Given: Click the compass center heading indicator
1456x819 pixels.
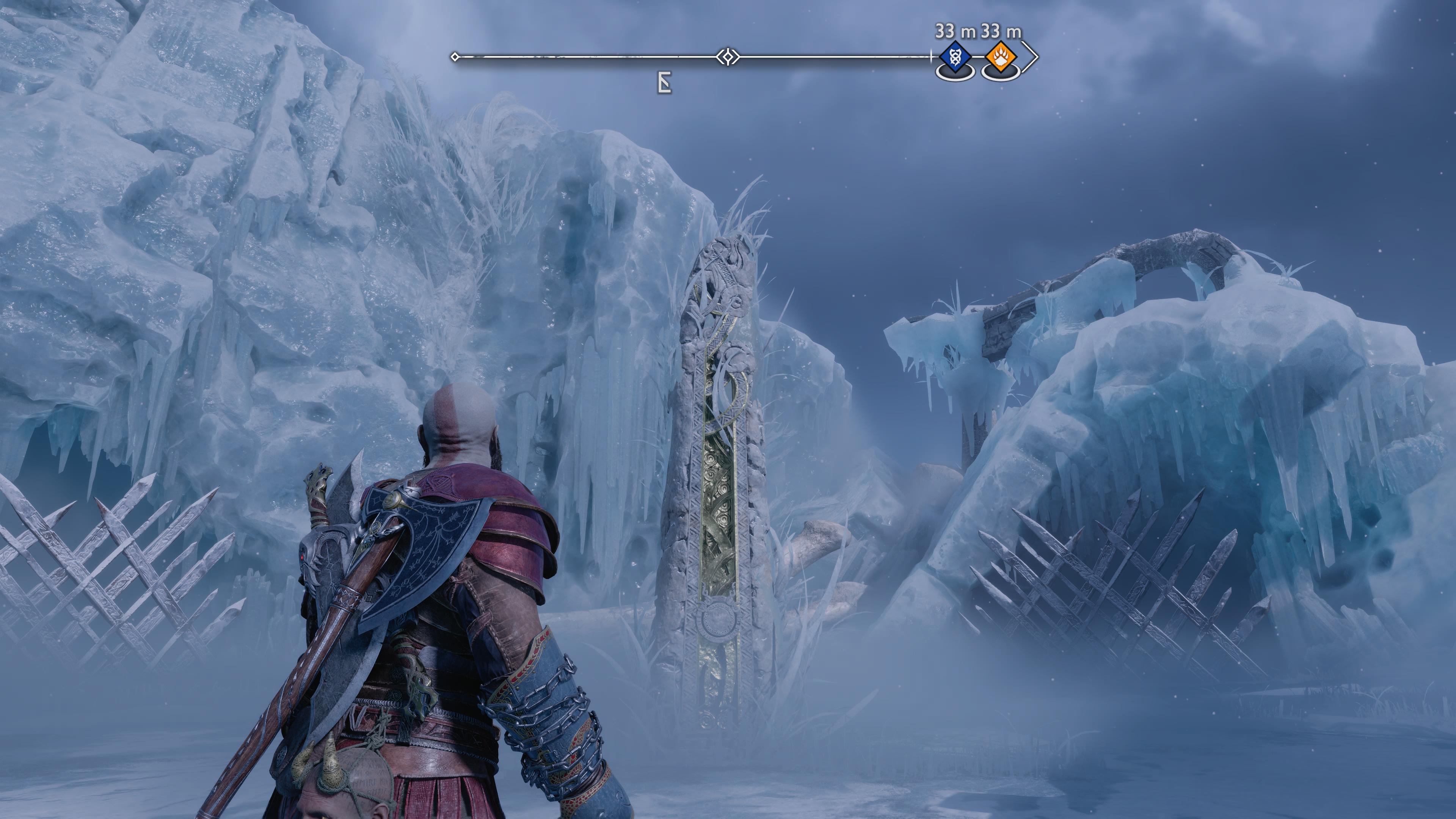Looking at the screenshot, I should pyautogui.click(x=728, y=57).
